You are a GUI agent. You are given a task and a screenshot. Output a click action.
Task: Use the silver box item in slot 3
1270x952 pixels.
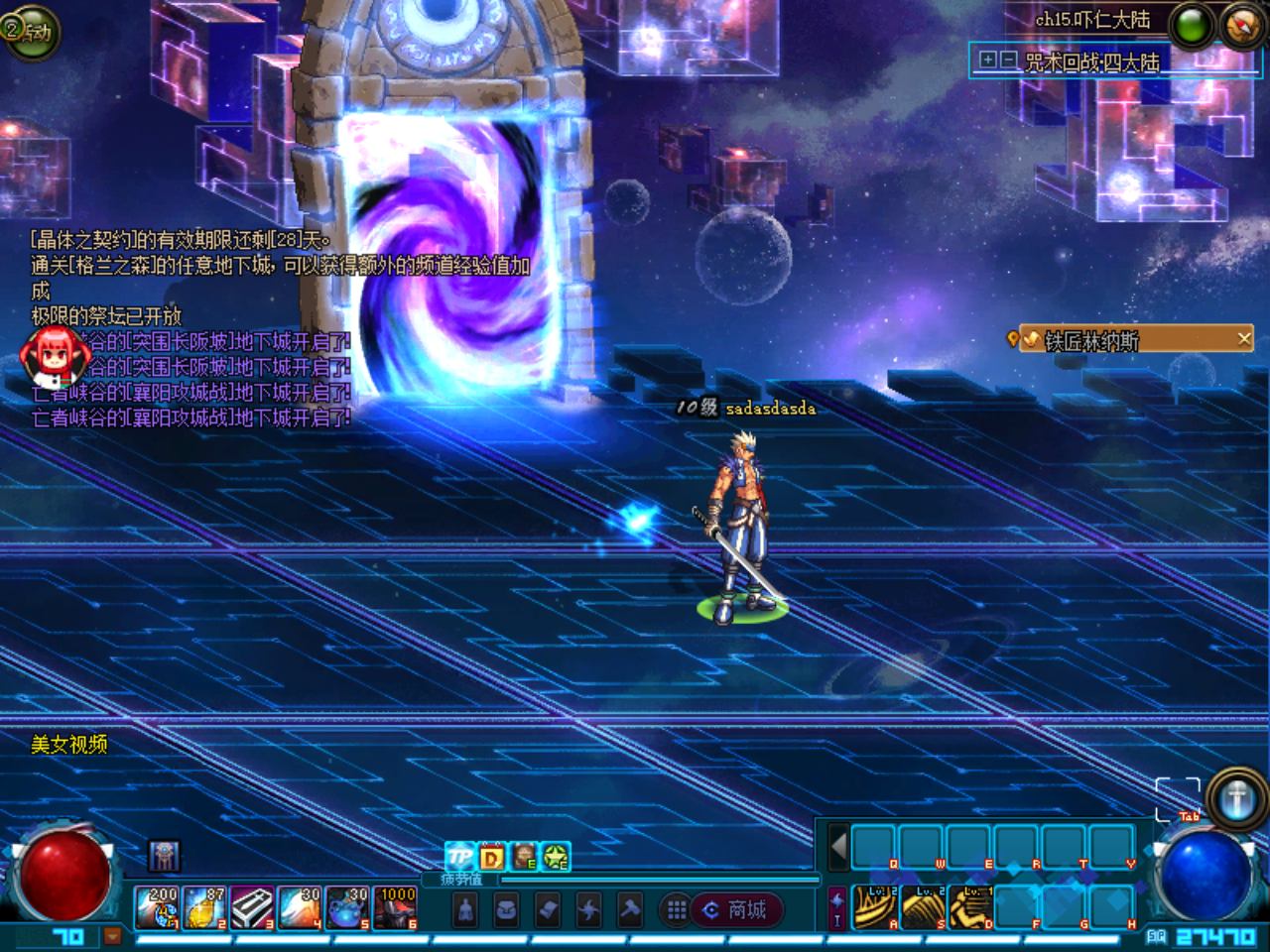[252, 908]
